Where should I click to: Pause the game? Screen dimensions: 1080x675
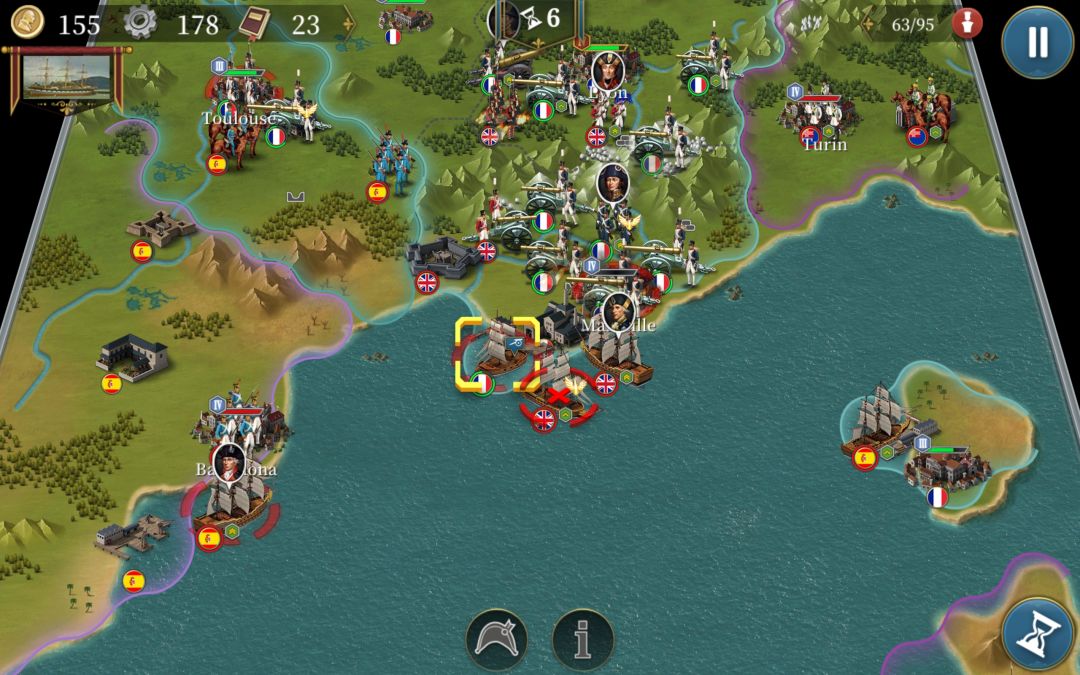(x=1037, y=42)
